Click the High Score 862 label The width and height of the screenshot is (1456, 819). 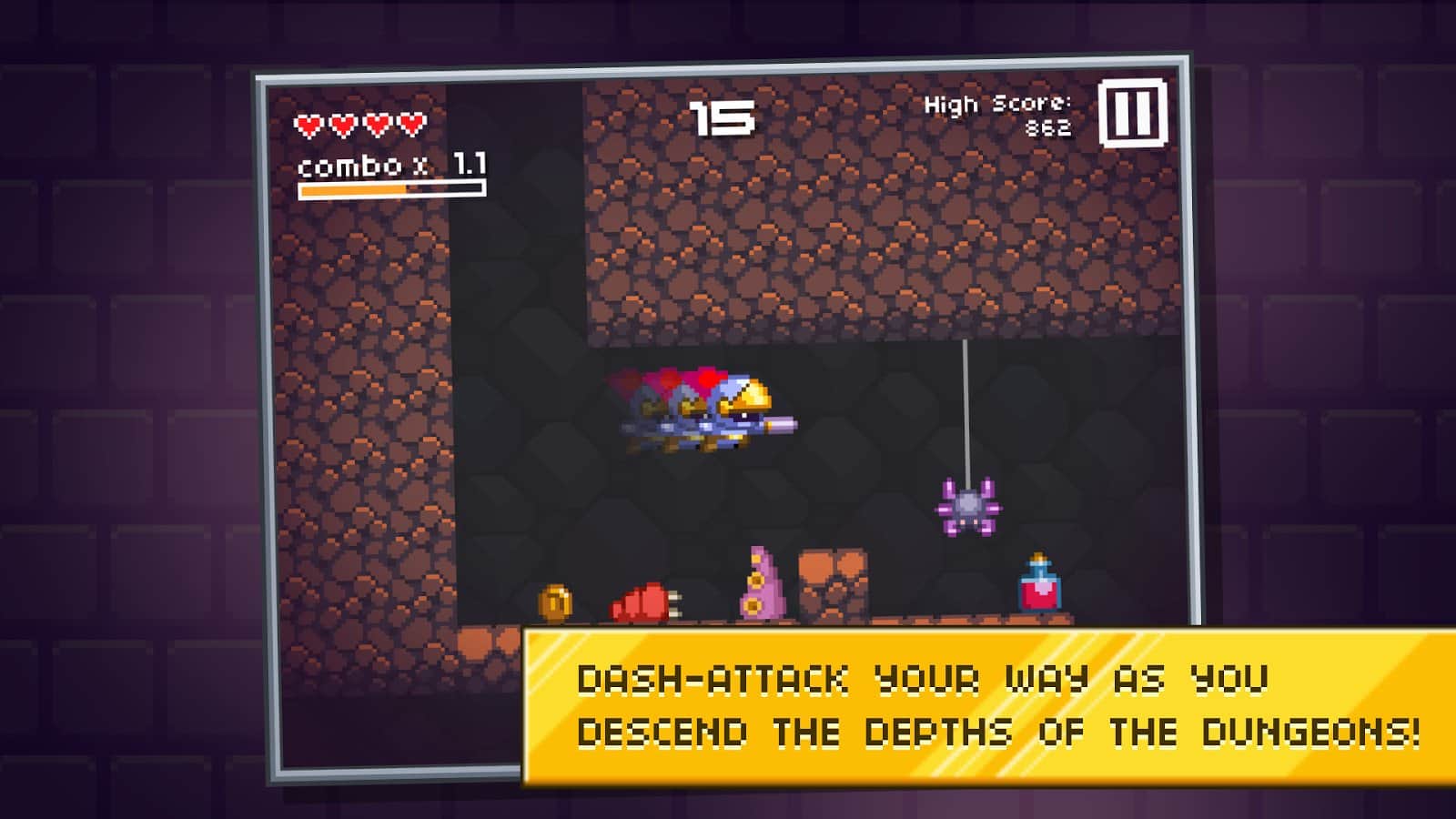(x=999, y=114)
